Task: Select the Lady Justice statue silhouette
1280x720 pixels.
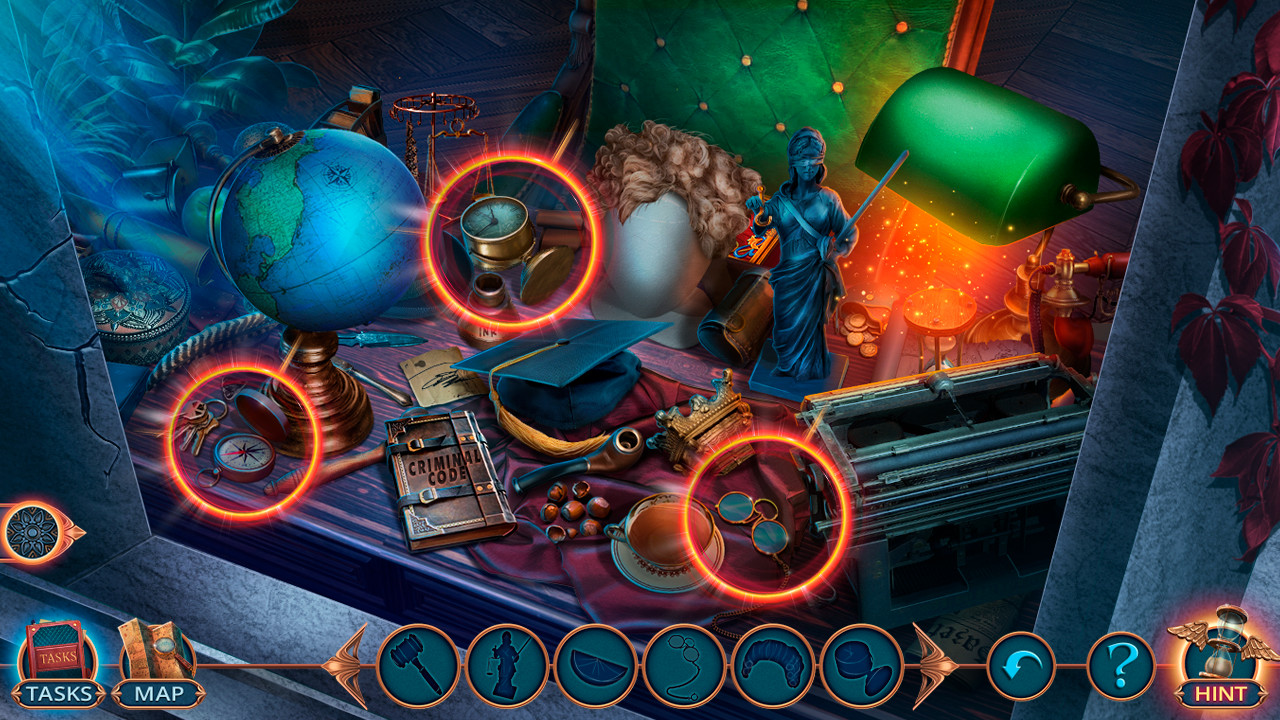Action: (512, 661)
